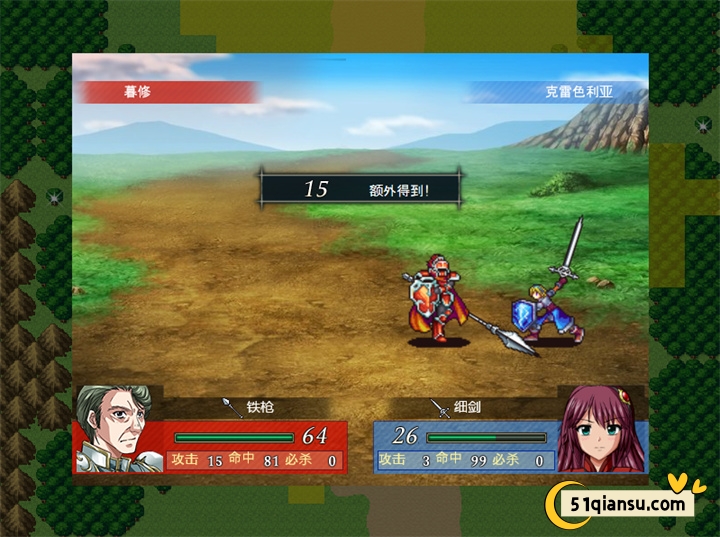Dismiss the 额外得到 message box
Viewport: 720px width, 537px height.
click(361, 188)
